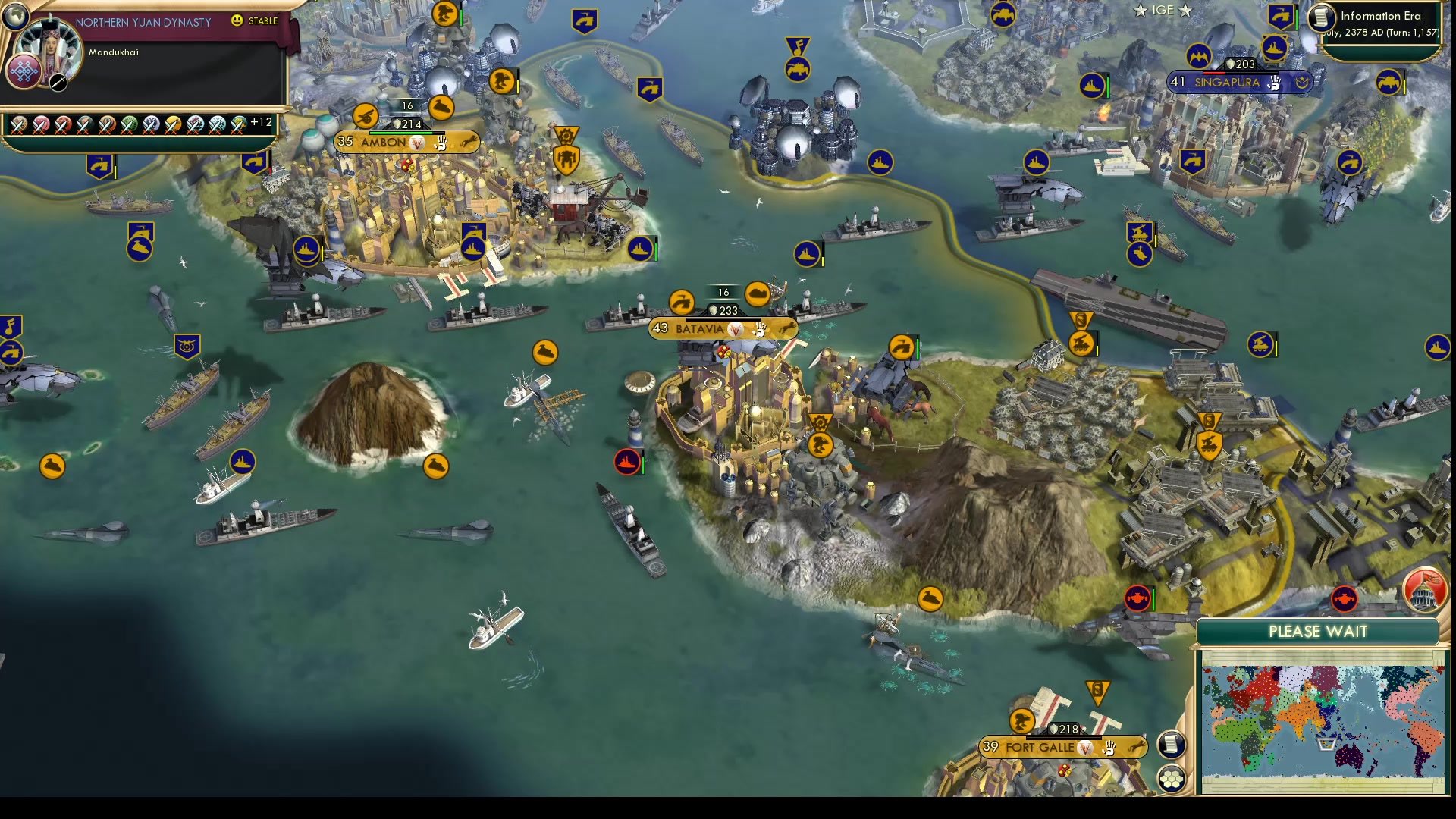Click the puppet hand icon on Batavia's banner
This screenshot has width=1456, height=819.
(759, 329)
